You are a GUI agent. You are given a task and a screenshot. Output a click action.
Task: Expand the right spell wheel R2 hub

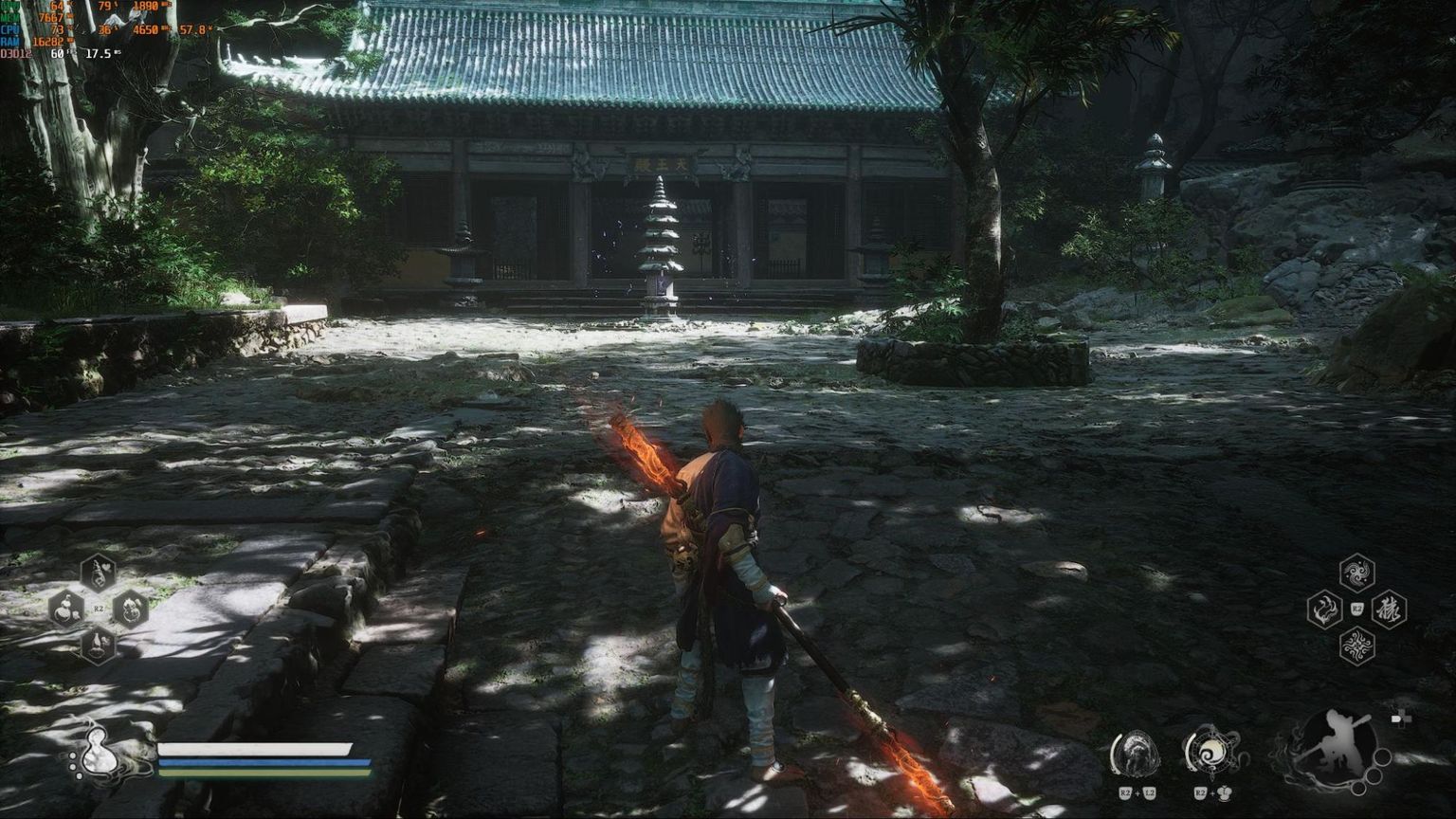tap(1357, 610)
